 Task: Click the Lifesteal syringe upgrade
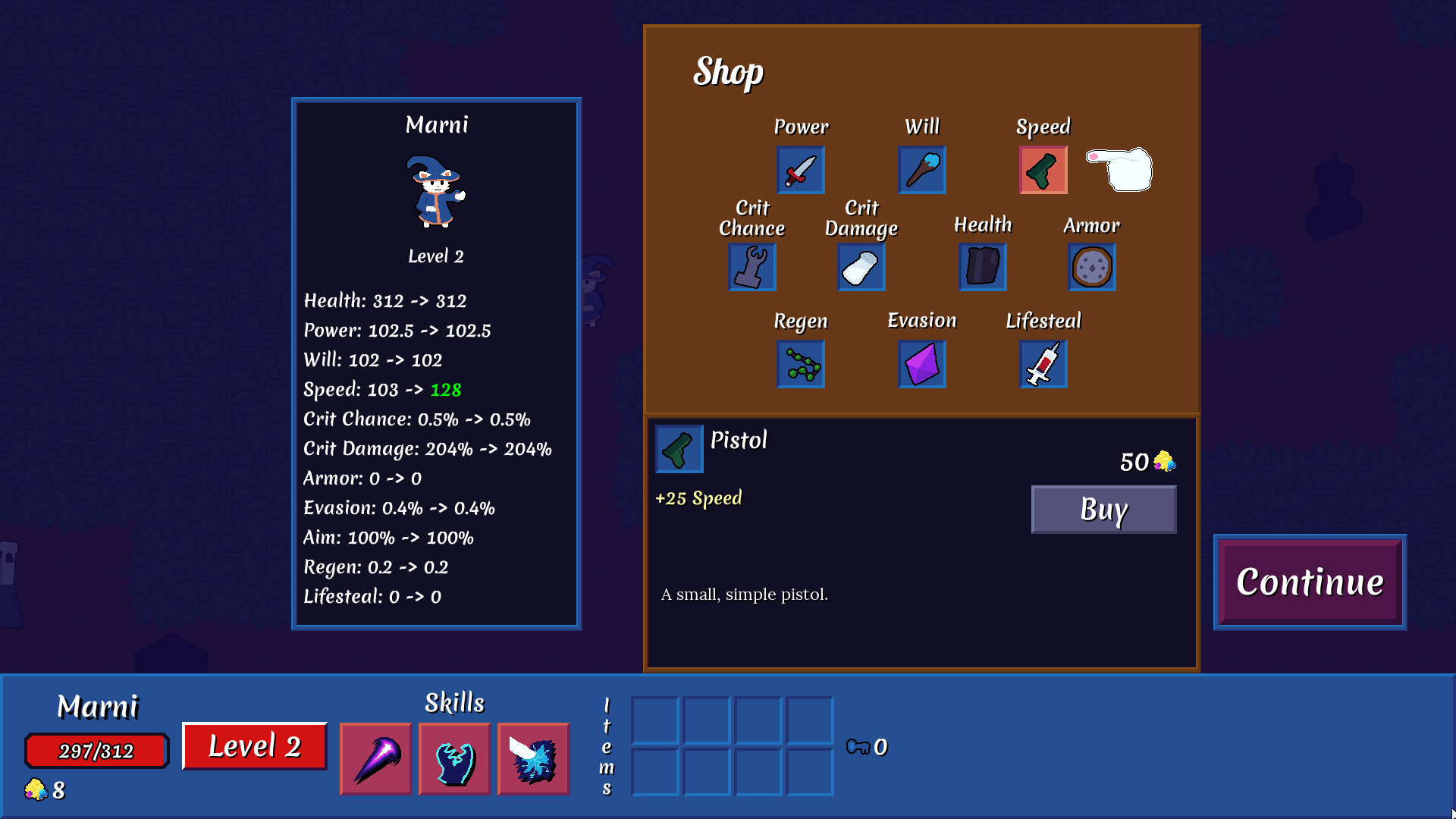(x=1043, y=364)
